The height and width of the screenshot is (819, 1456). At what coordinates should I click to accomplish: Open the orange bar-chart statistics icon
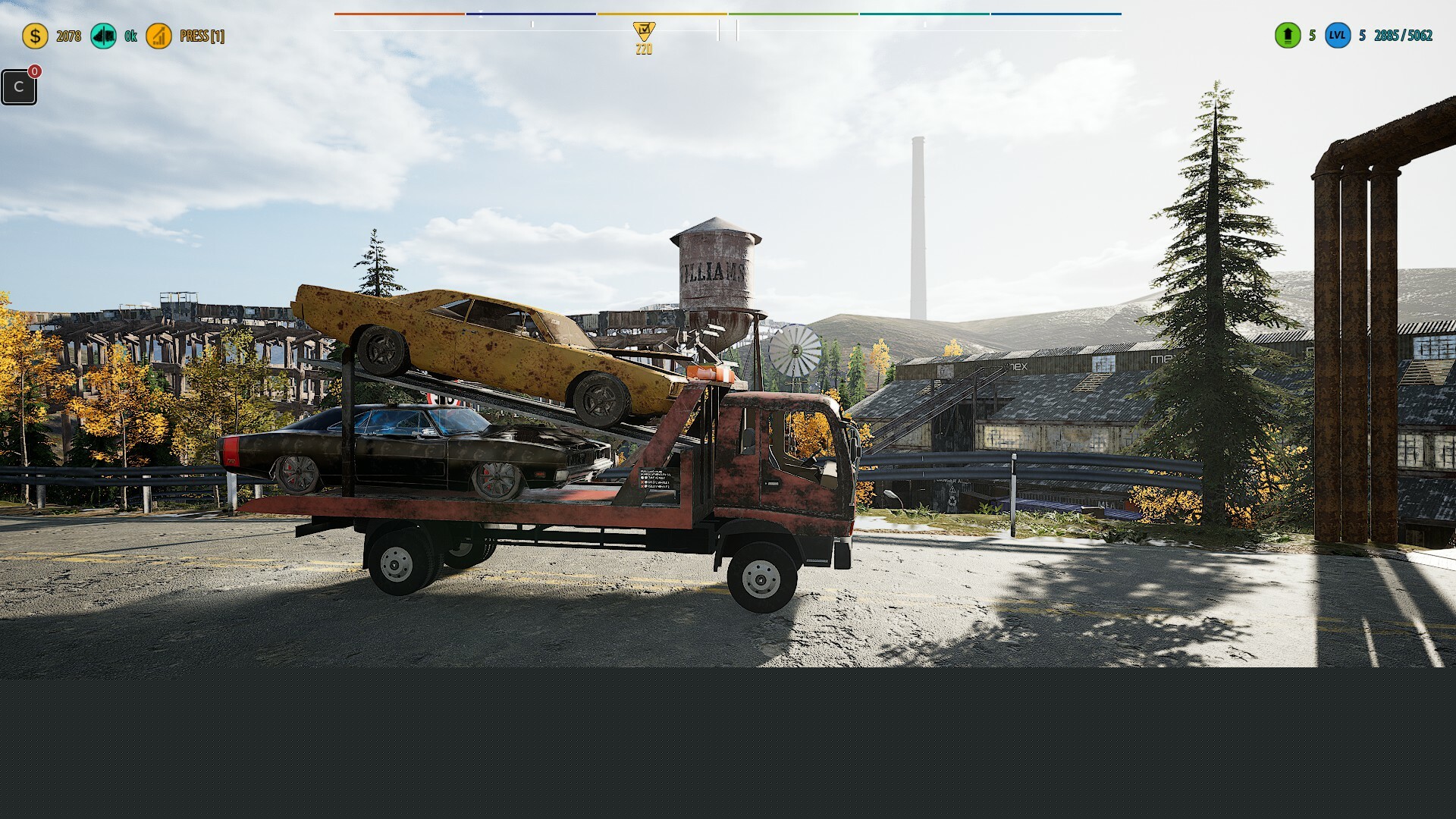[158, 36]
